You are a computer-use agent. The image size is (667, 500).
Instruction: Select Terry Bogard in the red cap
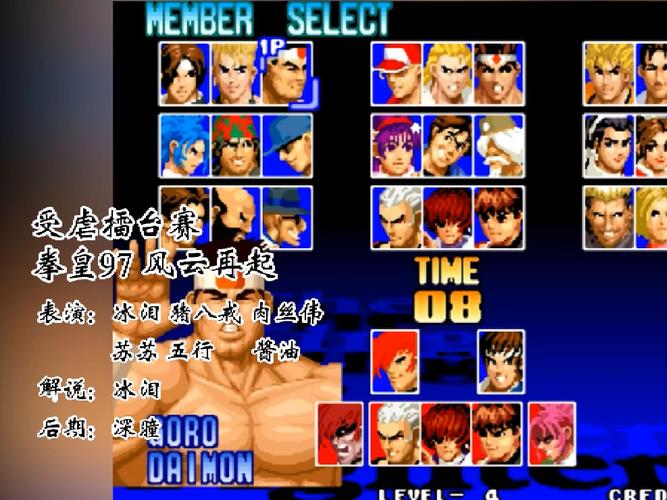[396, 73]
